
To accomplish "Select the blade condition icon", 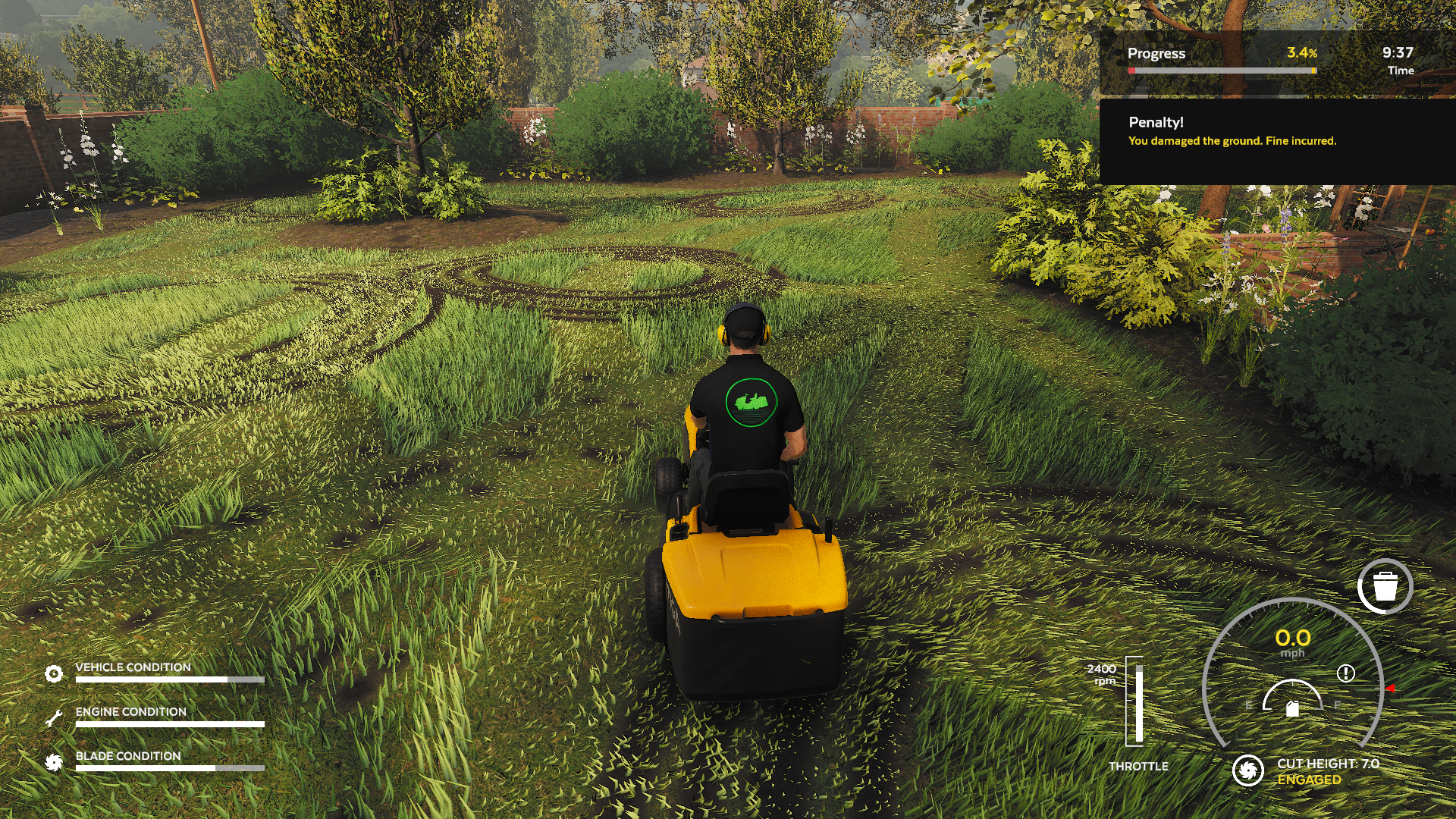I will [54, 762].
